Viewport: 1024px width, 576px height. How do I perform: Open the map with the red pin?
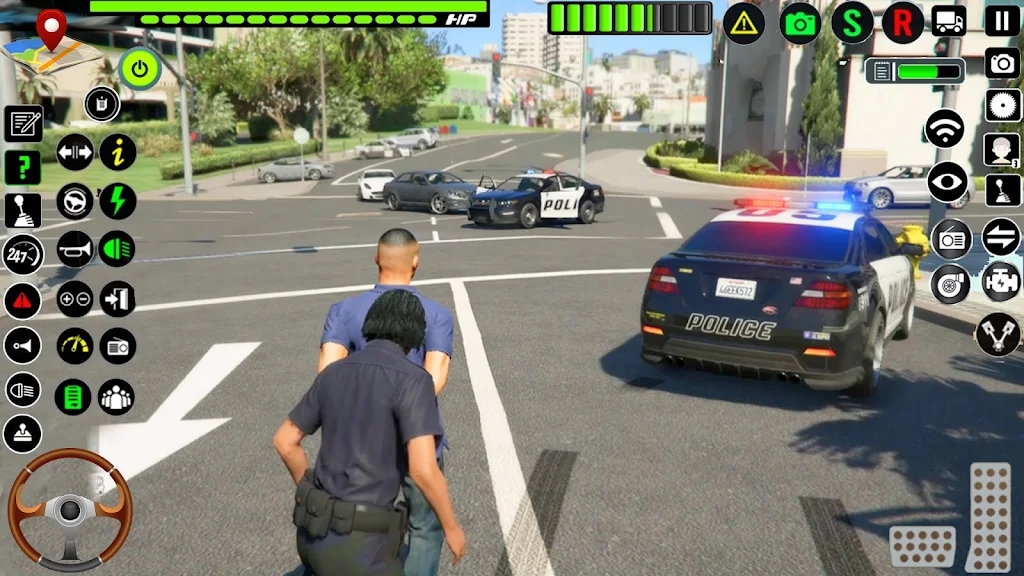[x=46, y=42]
